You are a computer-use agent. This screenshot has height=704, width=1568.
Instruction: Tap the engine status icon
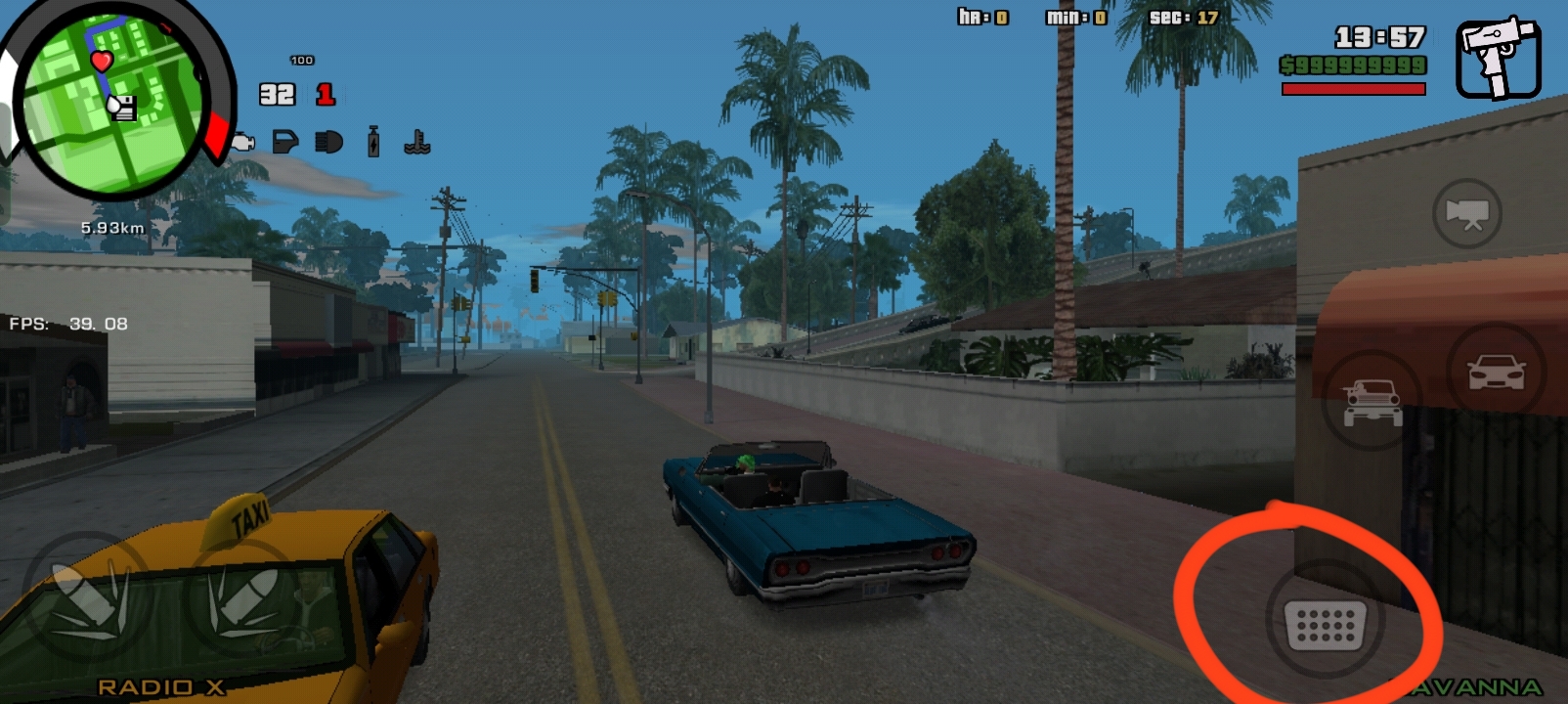point(243,144)
